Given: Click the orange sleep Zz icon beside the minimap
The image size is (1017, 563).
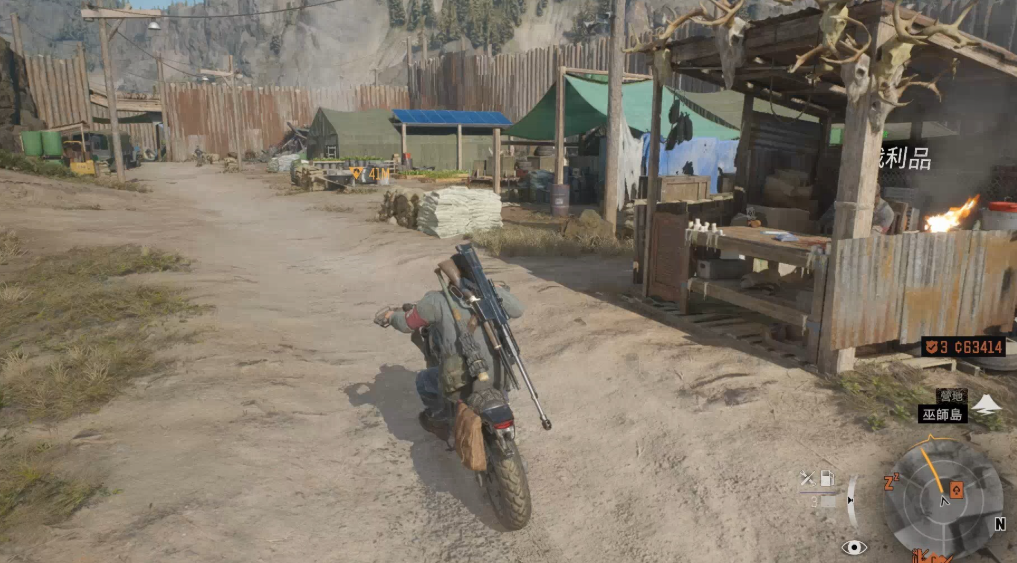Looking at the screenshot, I should point(890,484).
